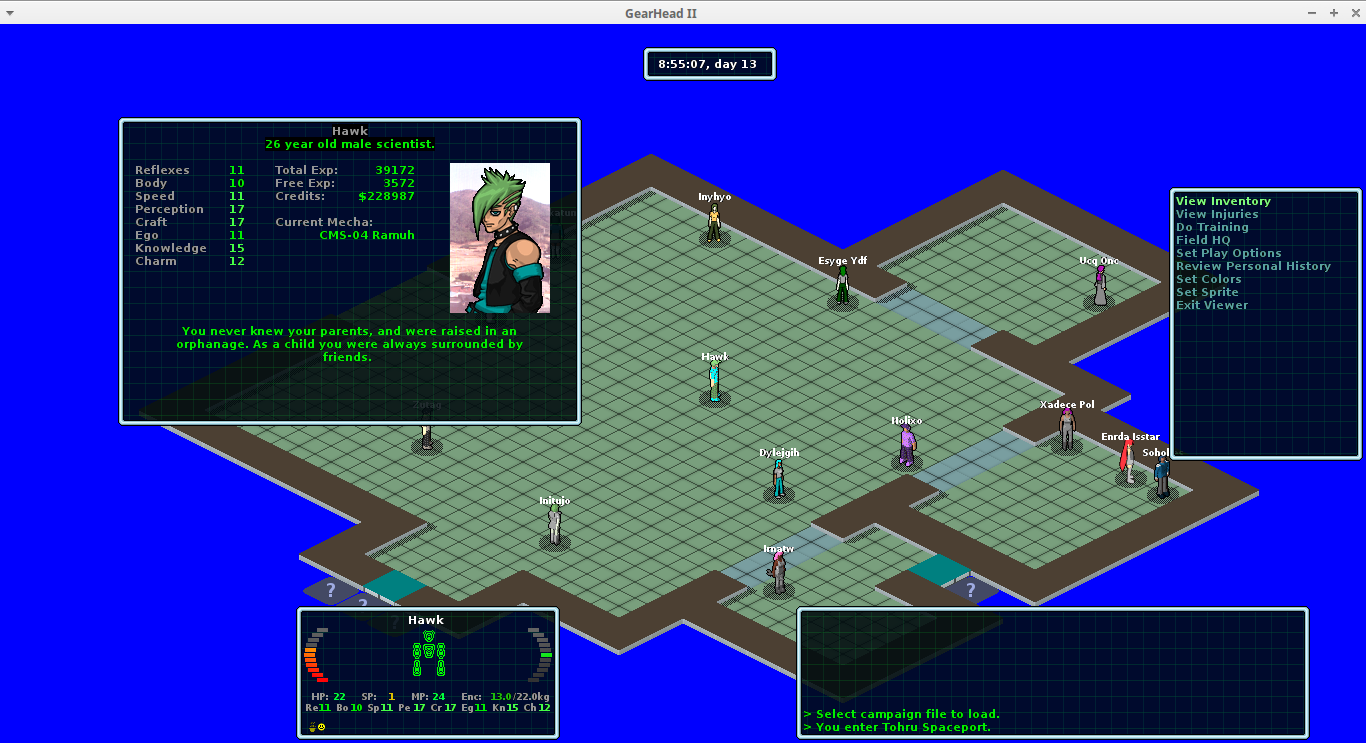Minimize the GearHead II window

(x=1312, y=12)
